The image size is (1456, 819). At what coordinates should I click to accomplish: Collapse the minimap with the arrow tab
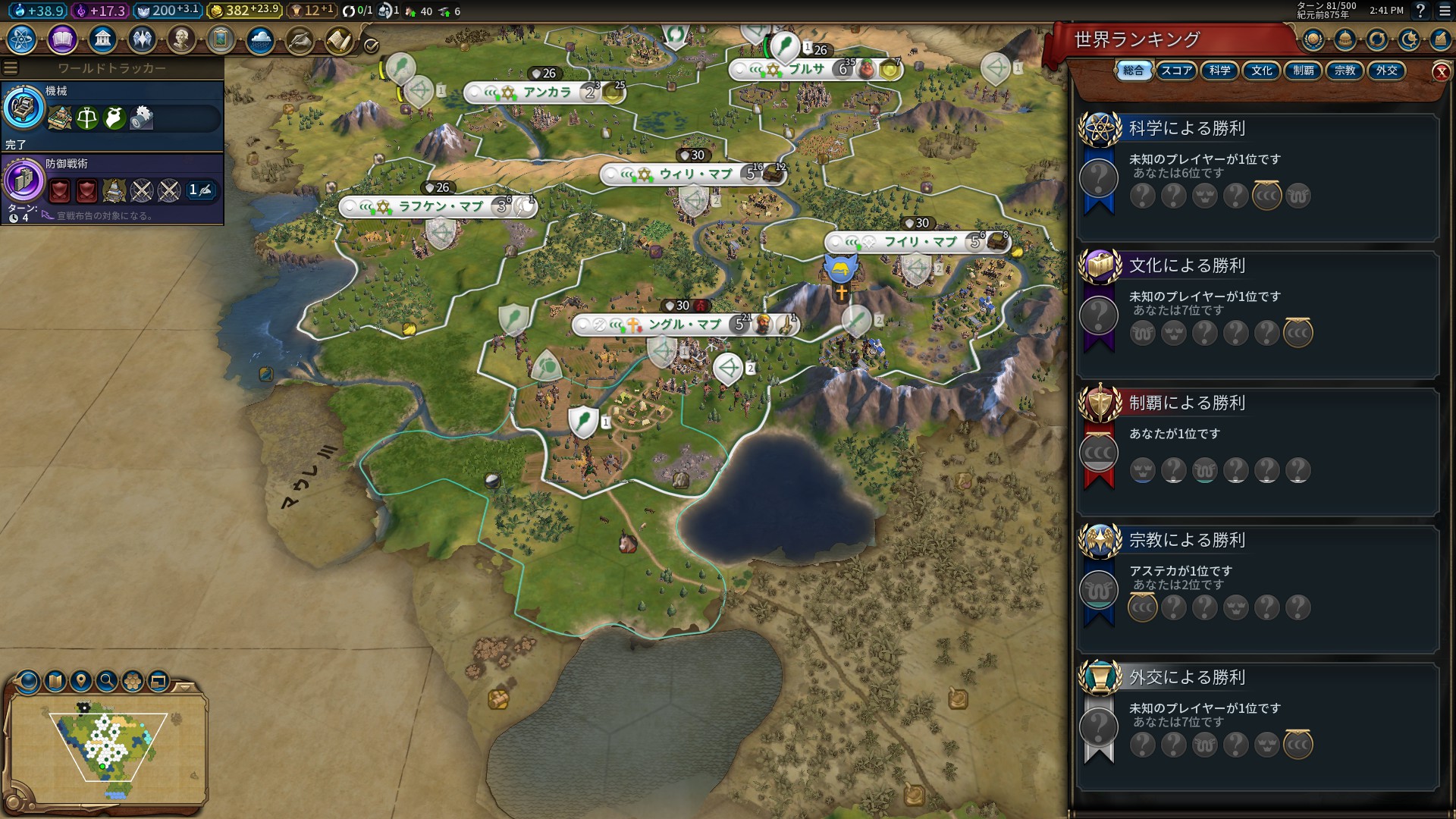pyautogui.click(x=184, y=687)
